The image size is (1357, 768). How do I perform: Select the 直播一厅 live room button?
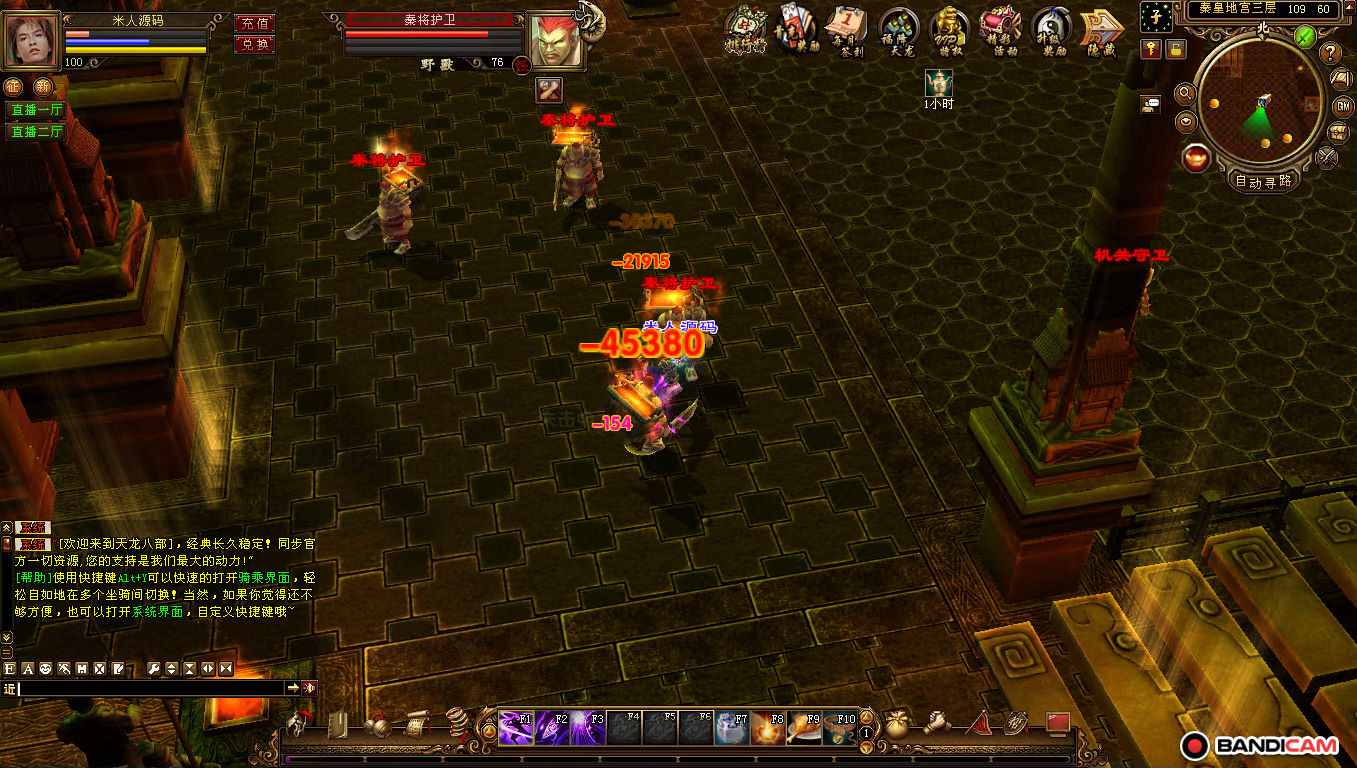pyautogui.click(x=36, y=110)
